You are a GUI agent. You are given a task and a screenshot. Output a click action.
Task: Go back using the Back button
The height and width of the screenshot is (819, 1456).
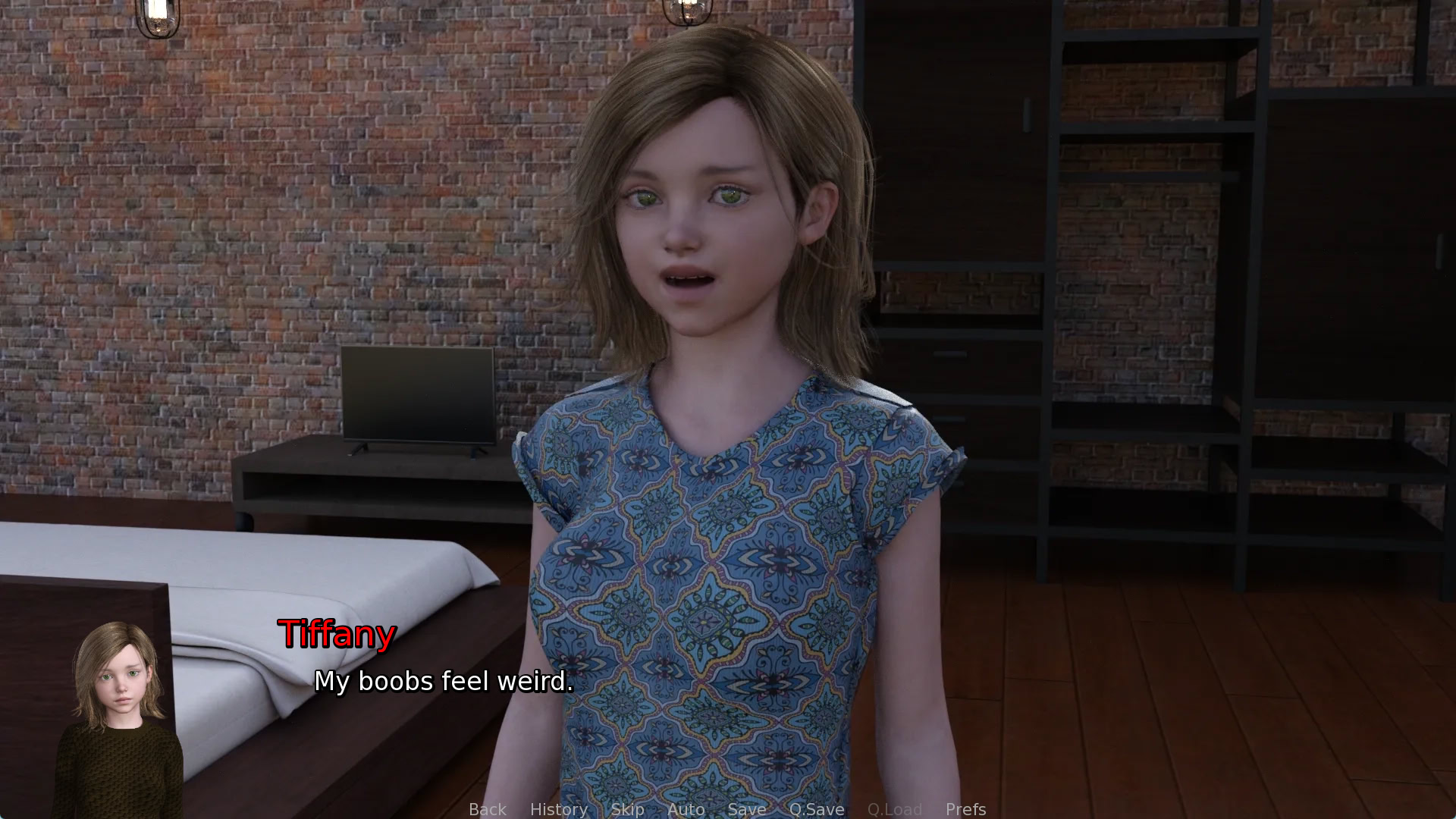[487, 809]
